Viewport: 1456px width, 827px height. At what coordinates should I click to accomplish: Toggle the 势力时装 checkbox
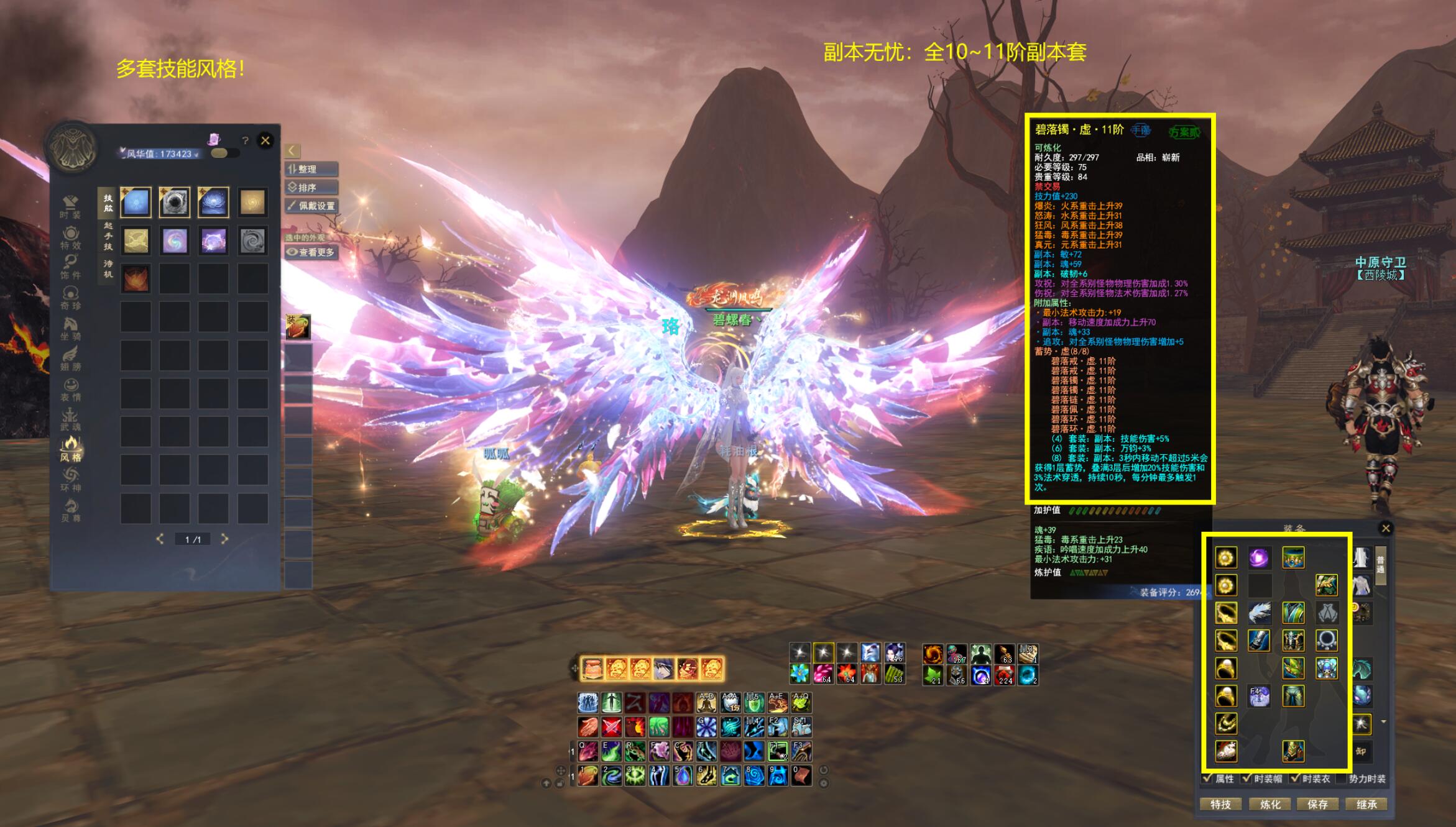tap(1343, 779)
